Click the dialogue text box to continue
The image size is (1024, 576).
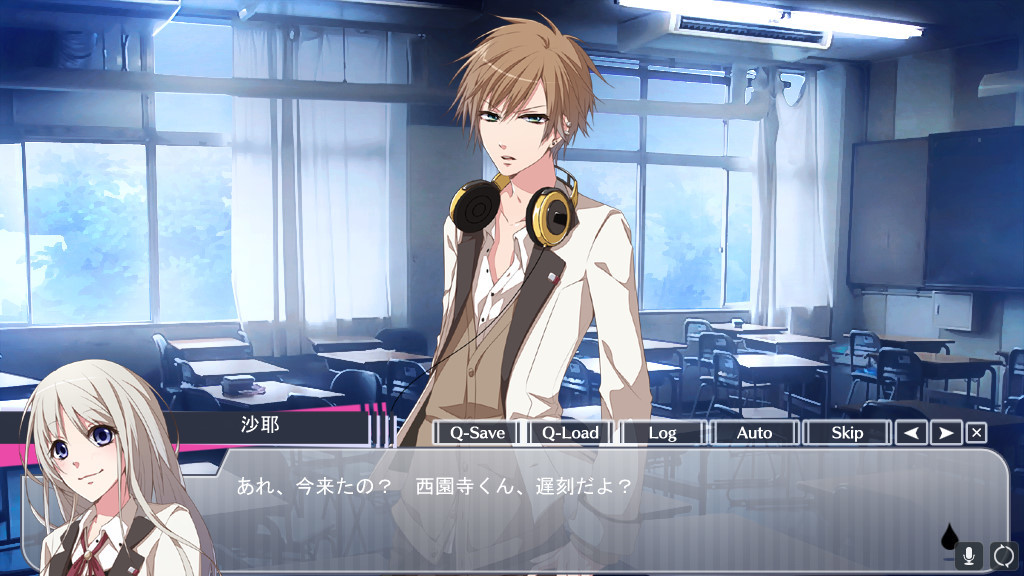coord(600,510)
